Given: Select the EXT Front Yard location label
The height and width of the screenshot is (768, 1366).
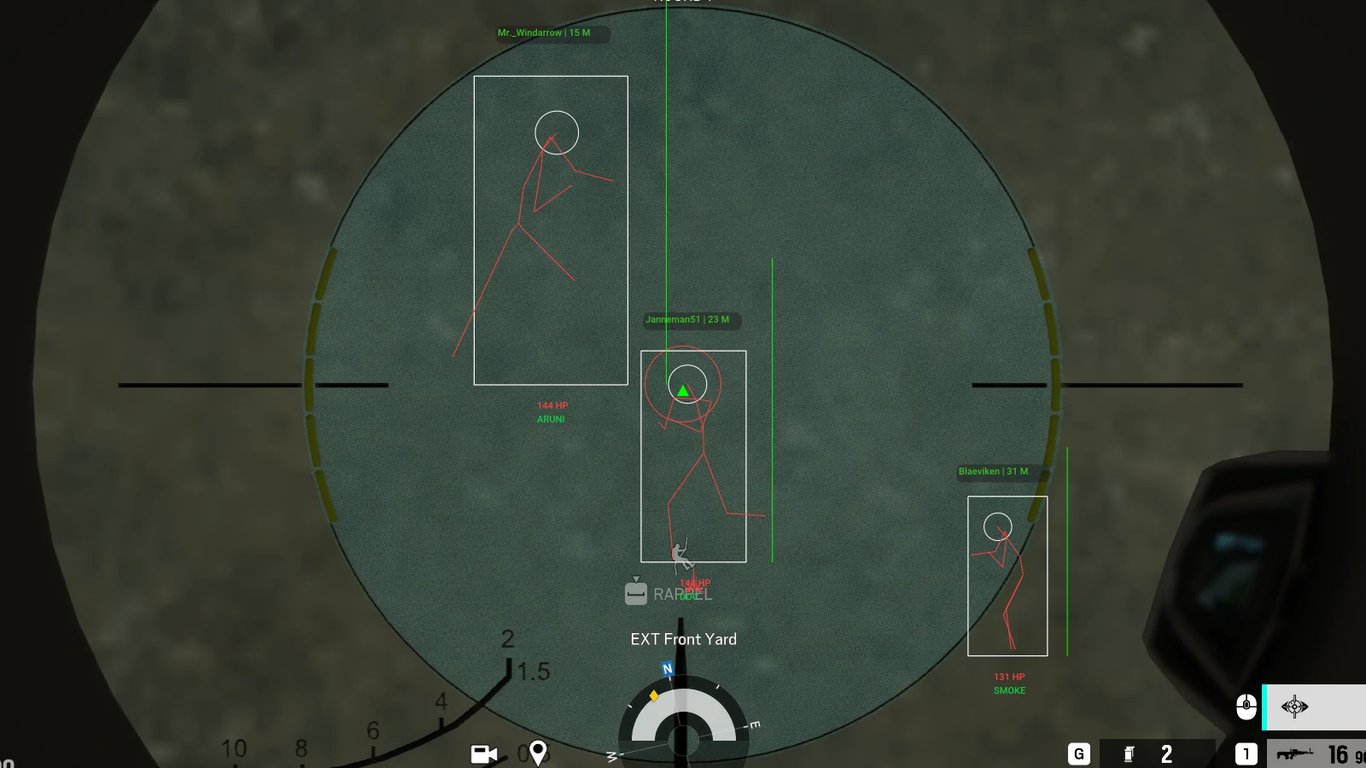Looking at the screenshot, I should tap(683, 639).
